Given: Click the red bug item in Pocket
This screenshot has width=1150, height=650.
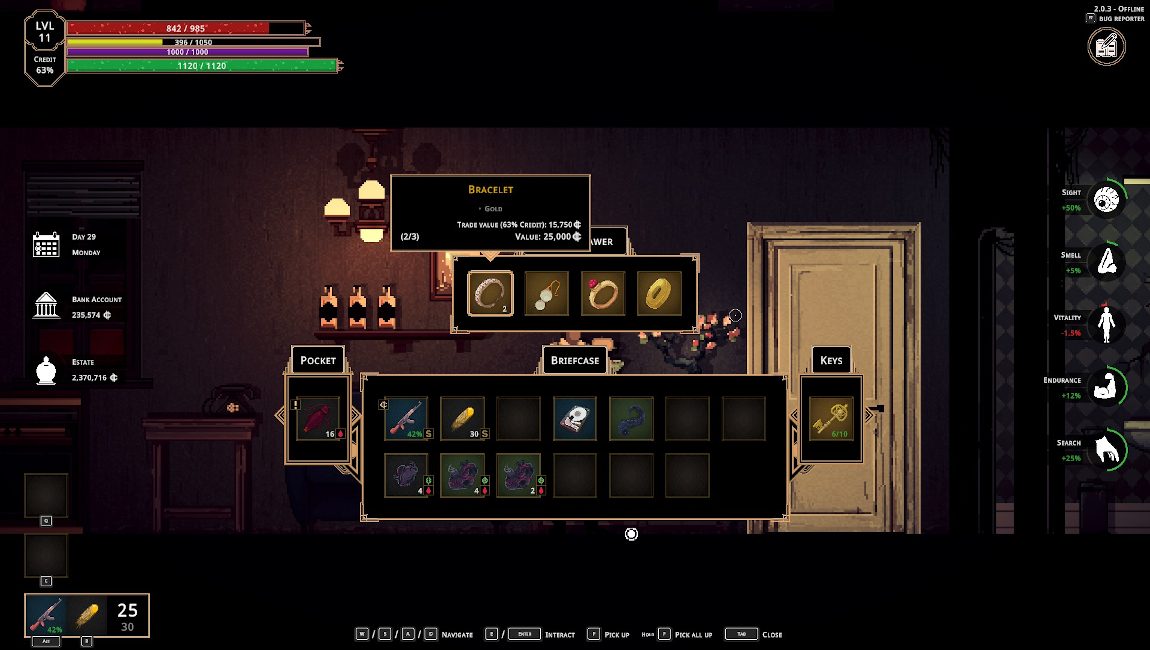Looking at the screenshot, I should [318, 419].
